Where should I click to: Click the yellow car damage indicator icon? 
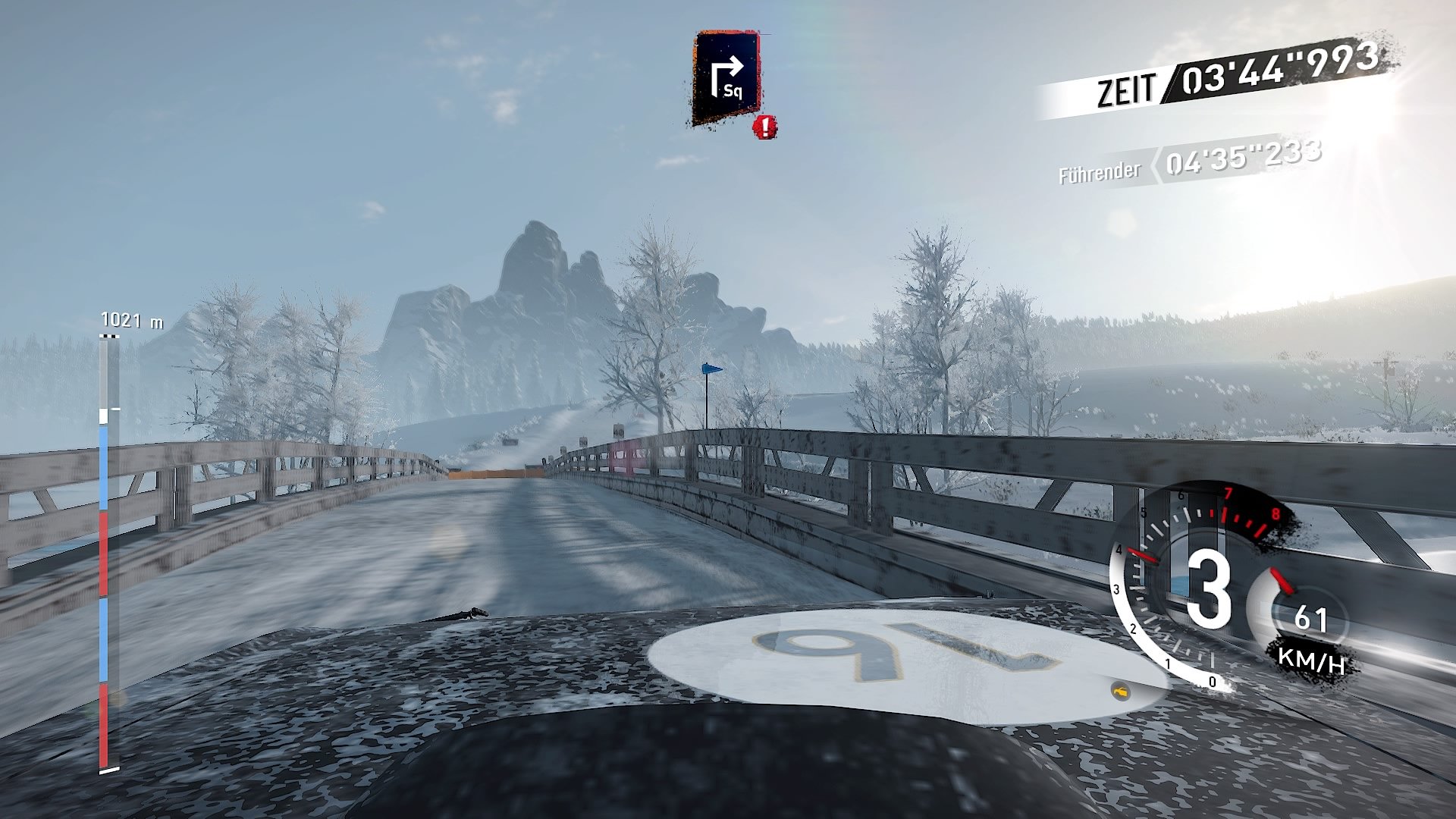coord(1121,692)
